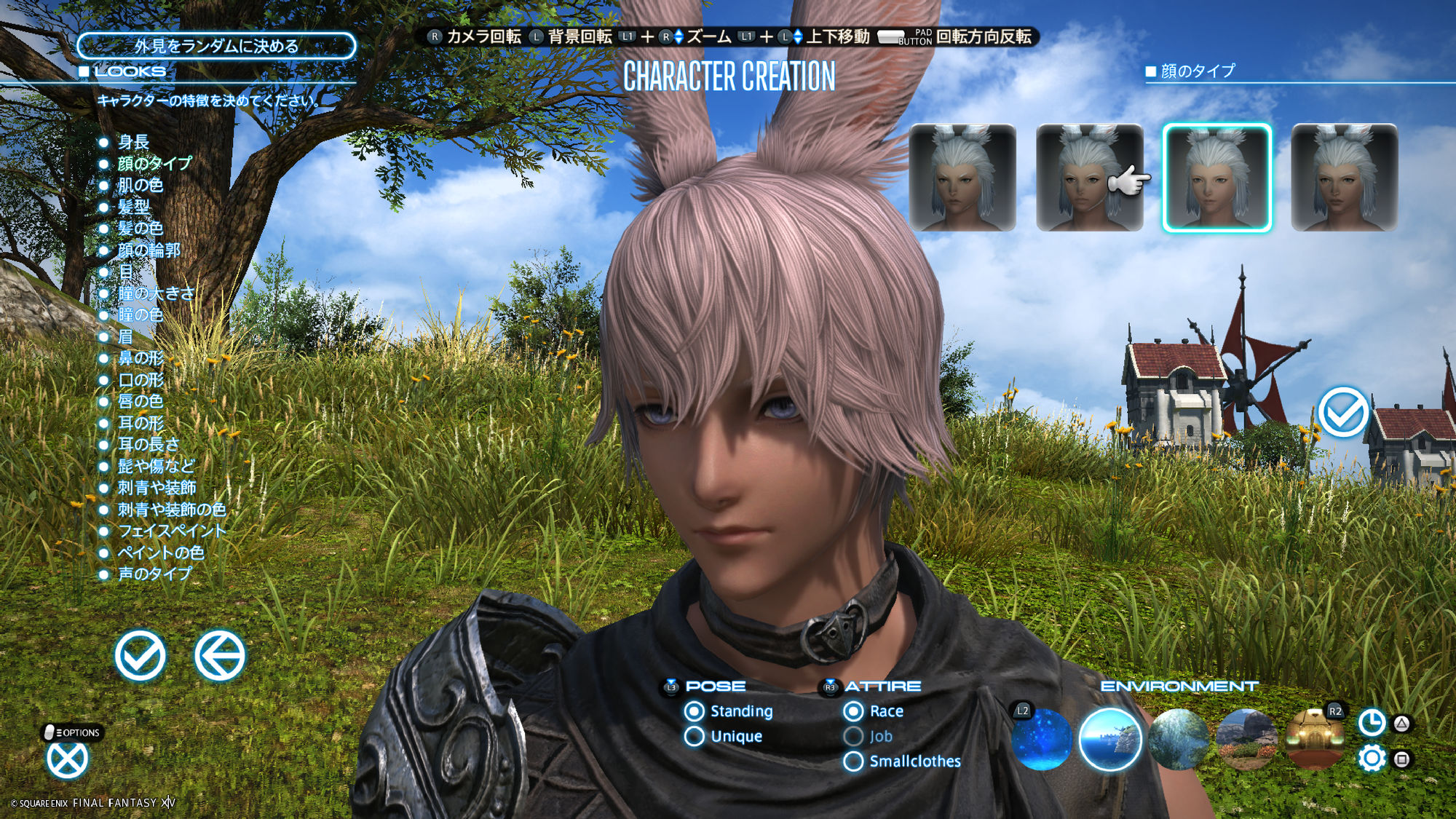The image size is (1456, 819).
Task: Open the gear settings icon
Action: 1372,759
